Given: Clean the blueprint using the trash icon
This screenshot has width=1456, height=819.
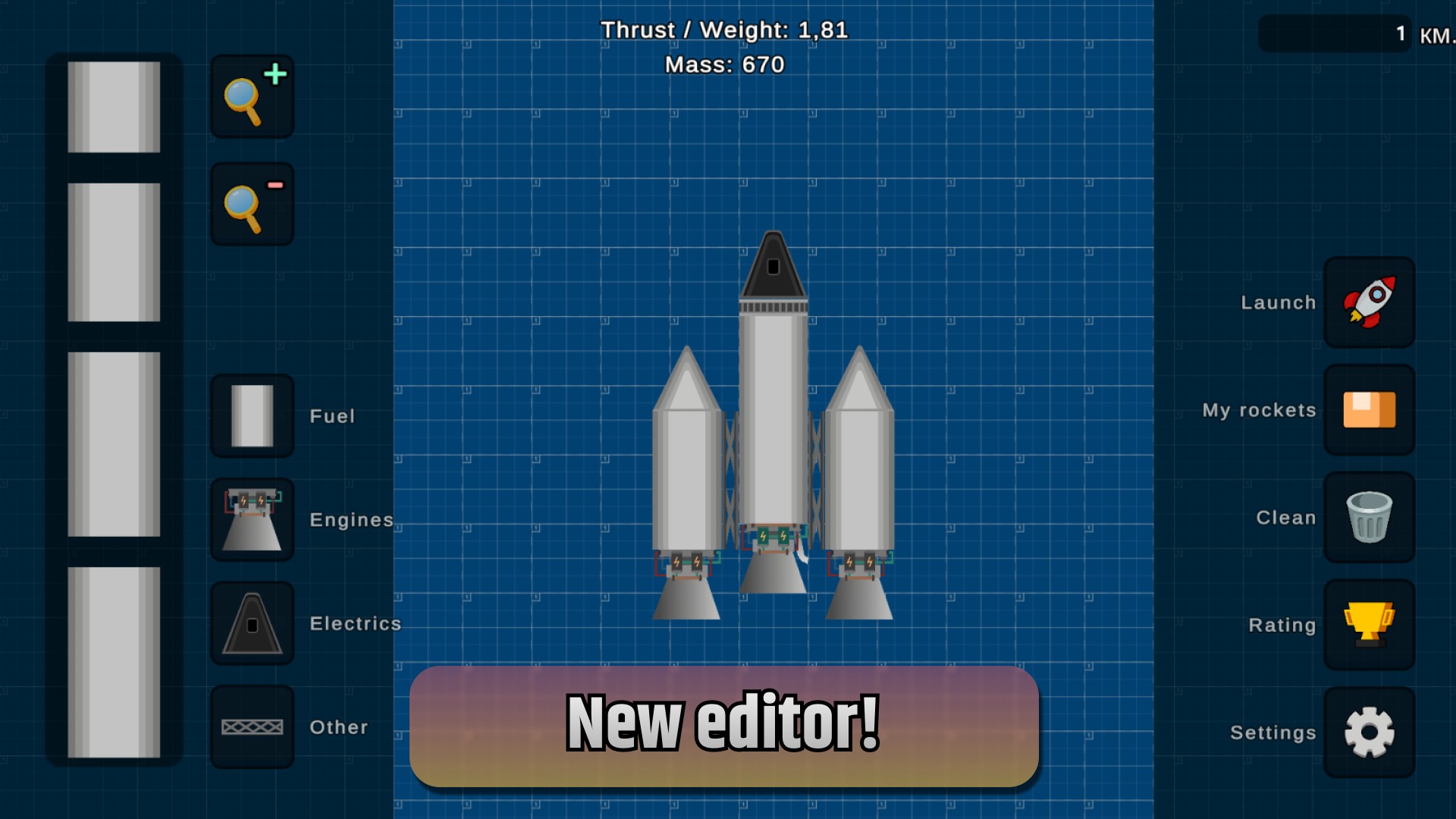Looking at the screenshot, I should pos(1370,517).
